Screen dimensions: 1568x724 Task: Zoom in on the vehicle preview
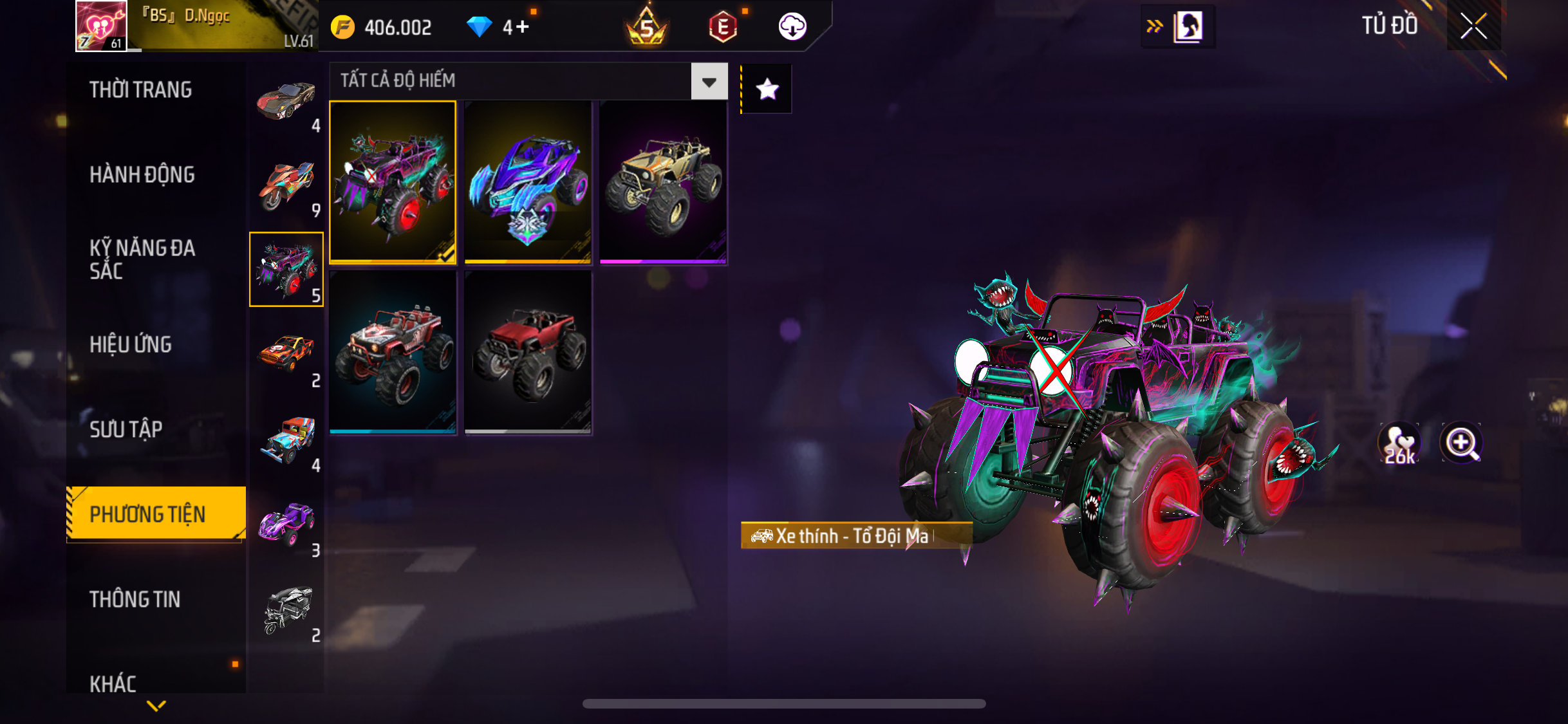[1461, 443]
